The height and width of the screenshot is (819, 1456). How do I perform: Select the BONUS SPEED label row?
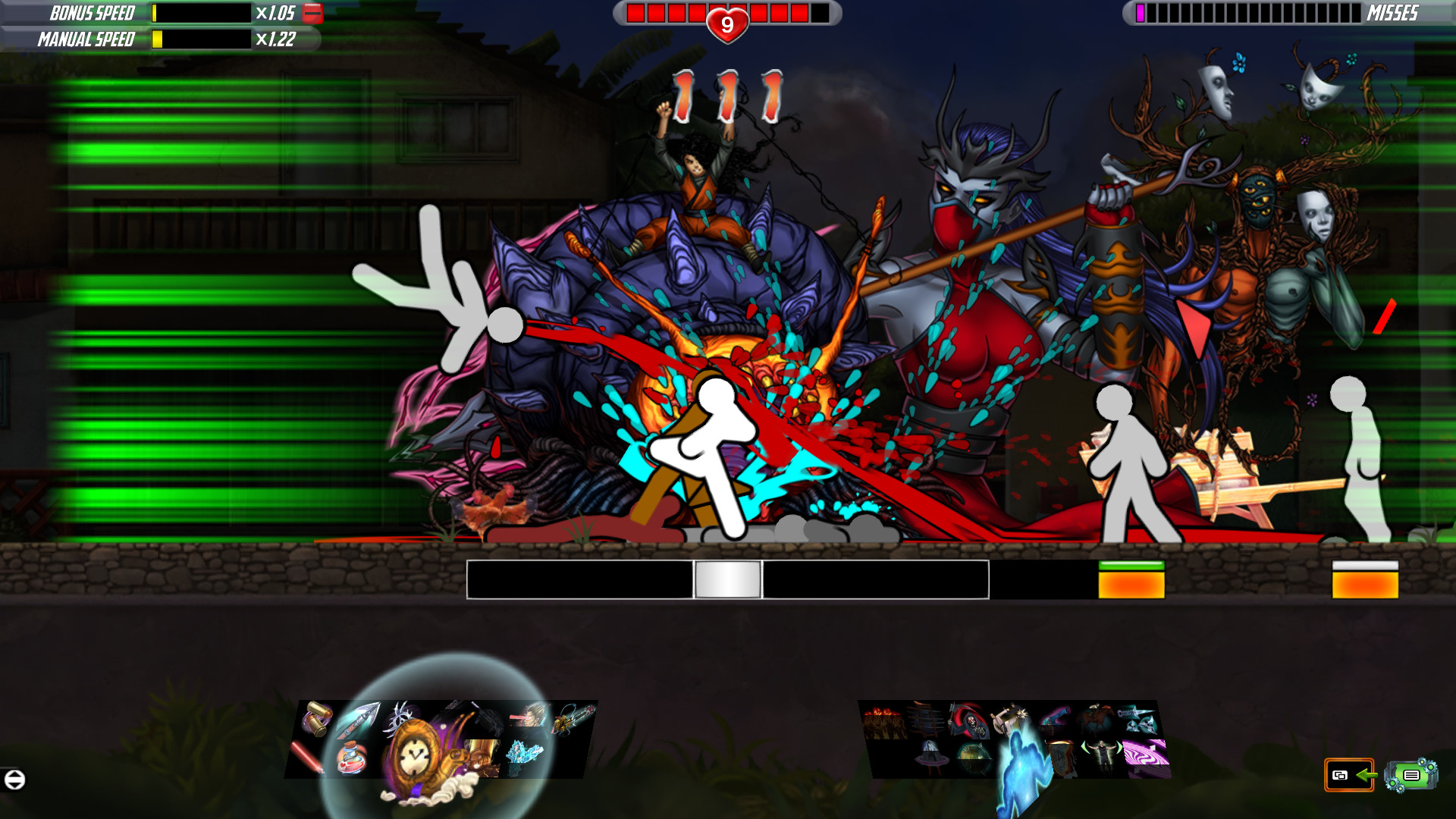pyautogui.click(x=91, y=13)
